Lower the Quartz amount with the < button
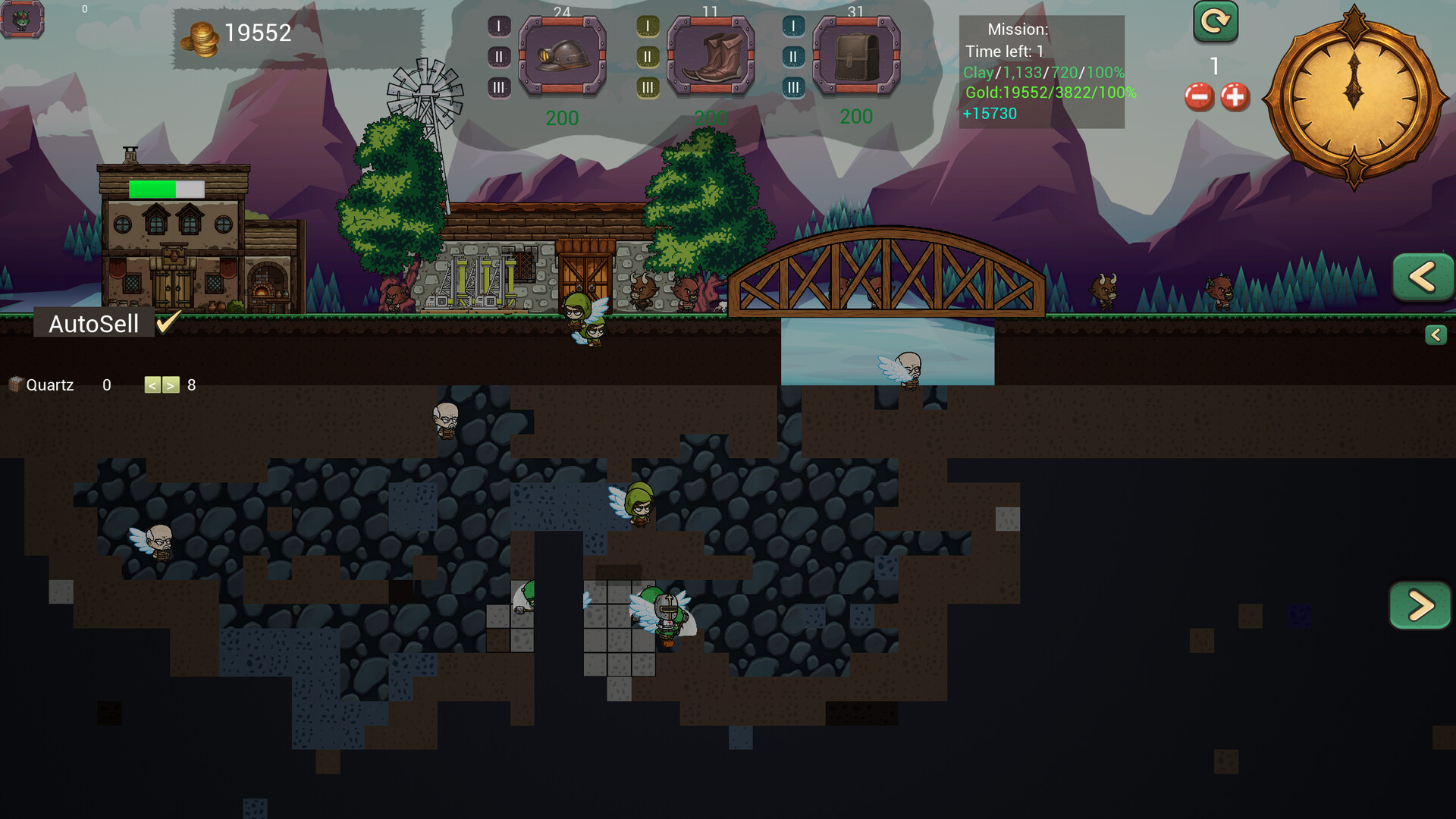 click(x=152, y=385)
